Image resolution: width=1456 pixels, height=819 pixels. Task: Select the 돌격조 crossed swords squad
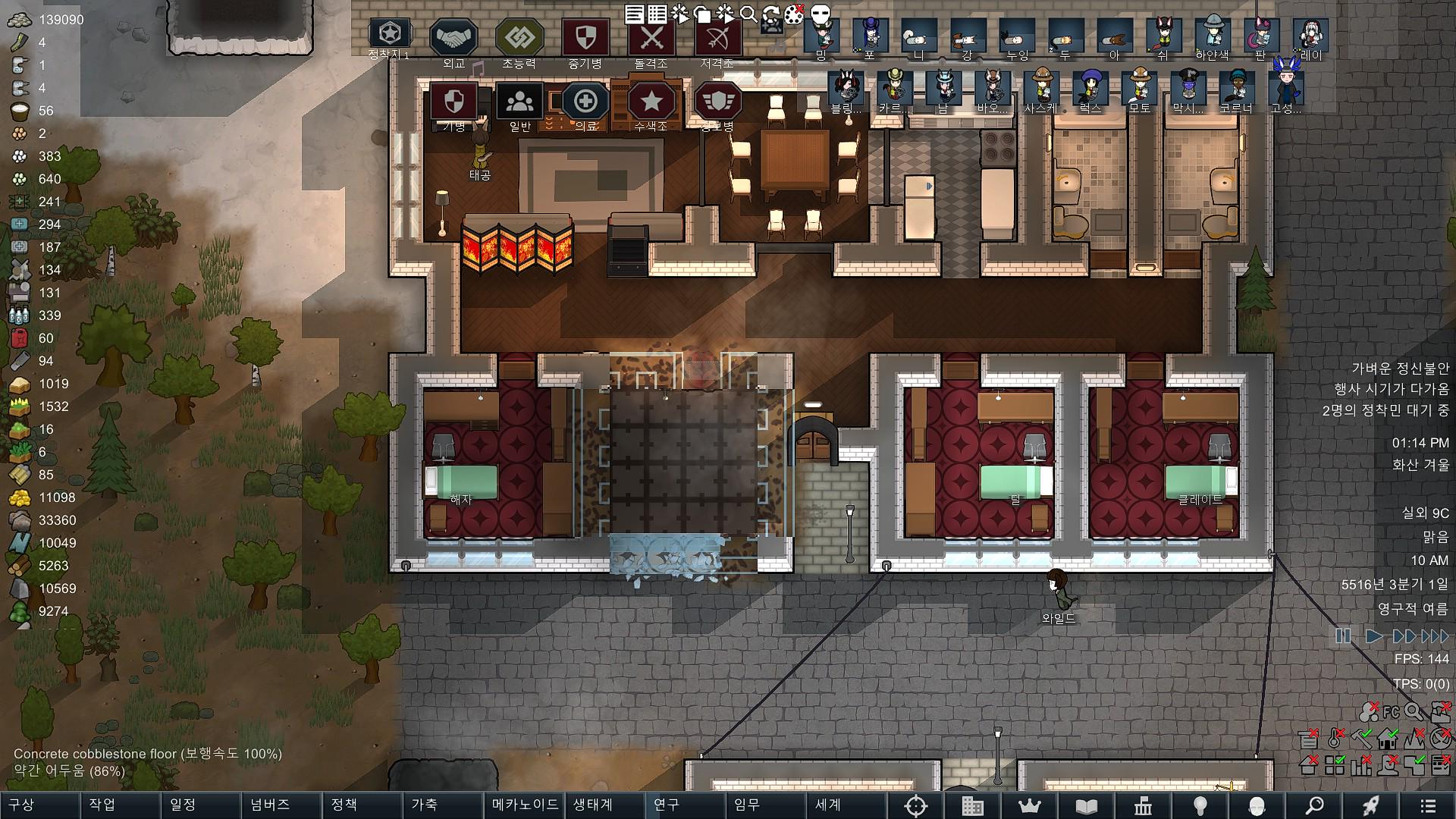651,38
